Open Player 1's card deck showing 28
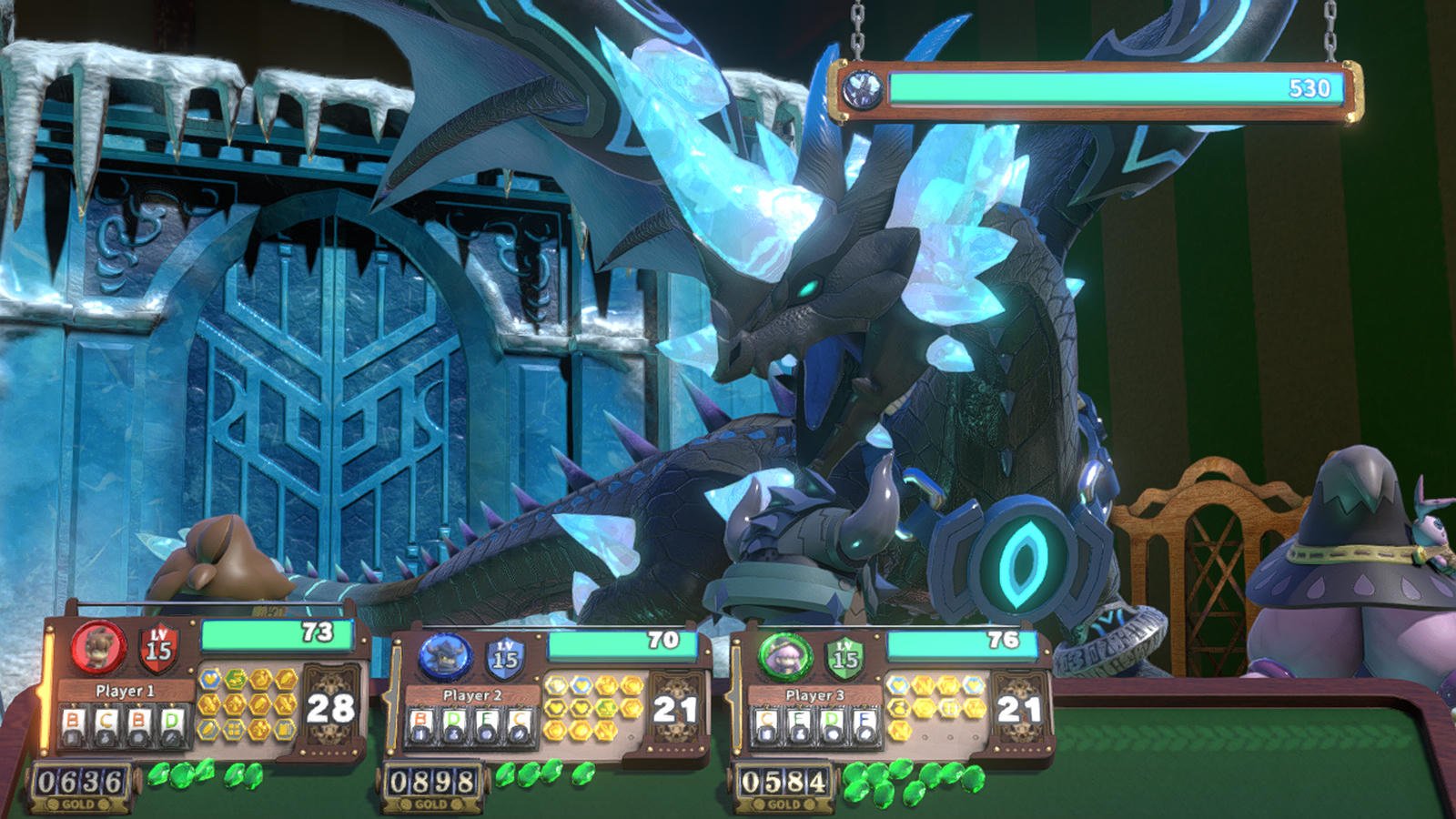Image resolution: width=1456 pixels, height=819 pixels. coord(330,708)
